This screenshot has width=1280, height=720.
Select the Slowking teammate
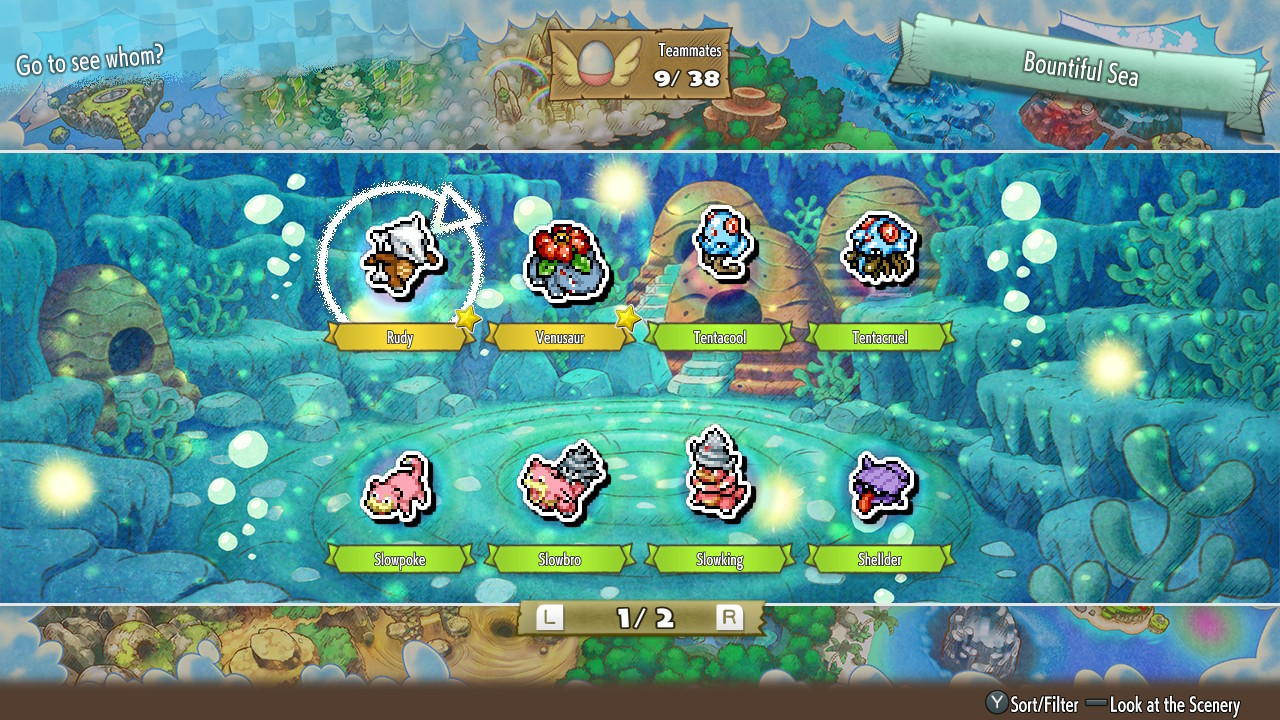coord(719,474)
